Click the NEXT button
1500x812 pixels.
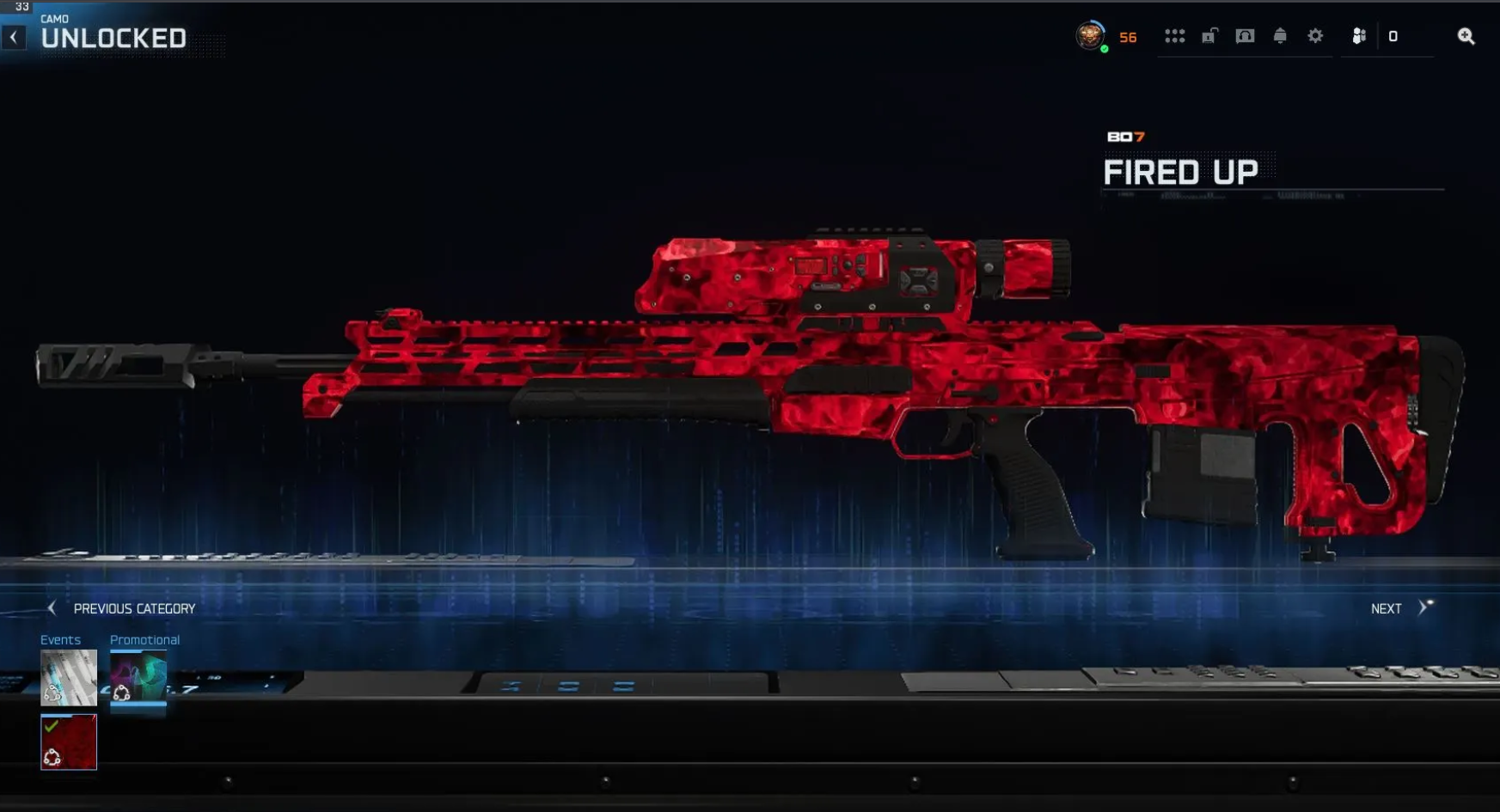click(x=1386, y=608)
